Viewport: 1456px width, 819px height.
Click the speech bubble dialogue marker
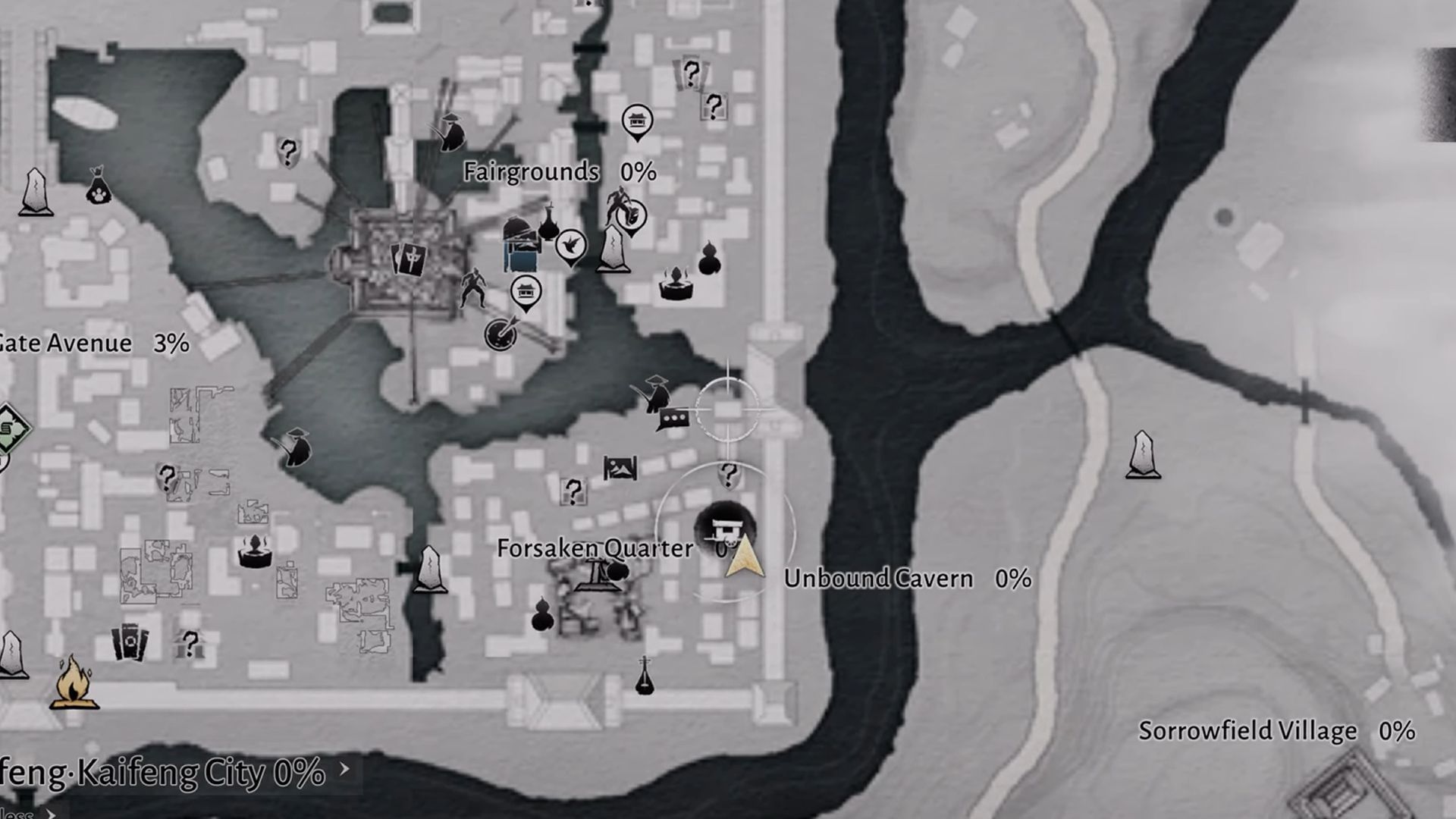673,418
